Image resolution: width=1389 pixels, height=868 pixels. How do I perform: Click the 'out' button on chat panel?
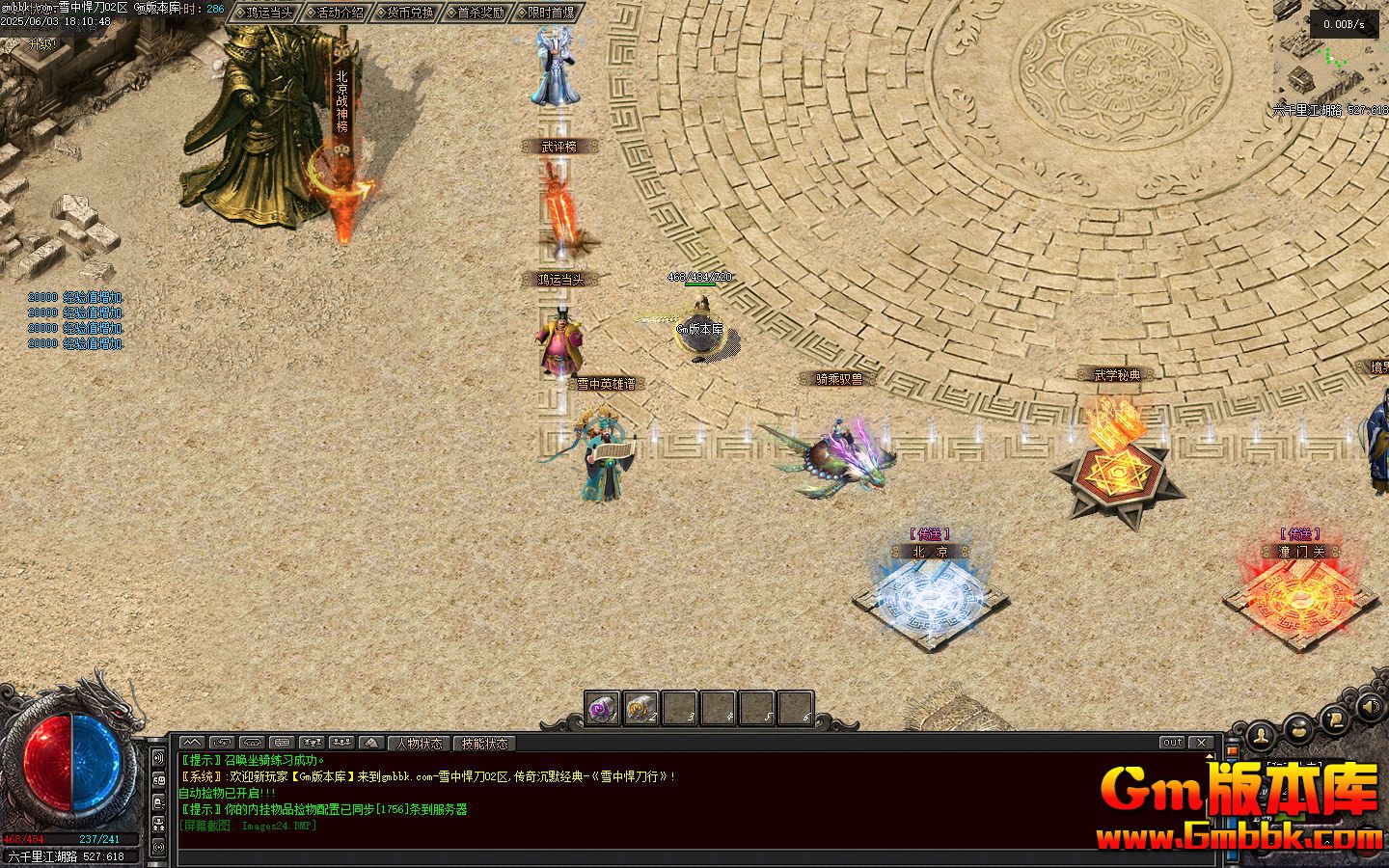point(1172,743)
